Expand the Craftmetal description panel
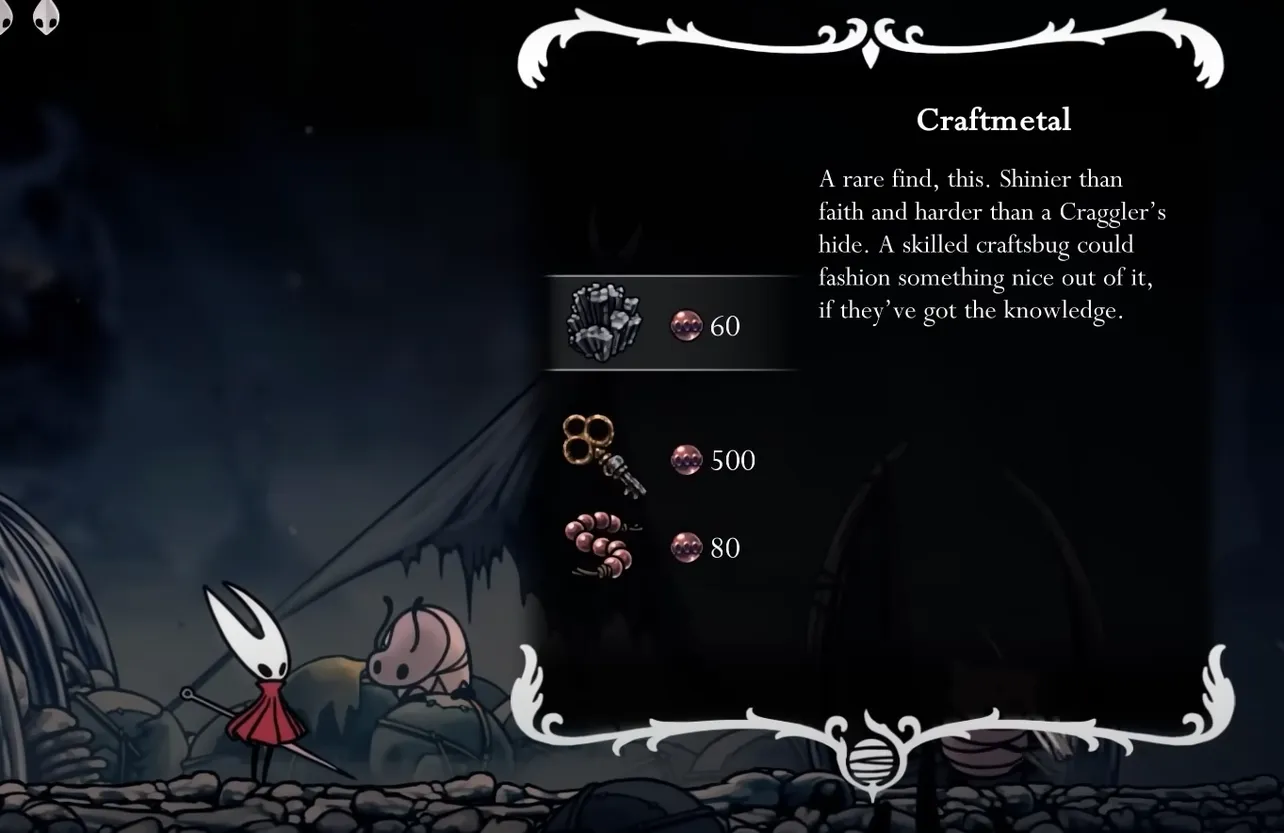 coord(995,245)
